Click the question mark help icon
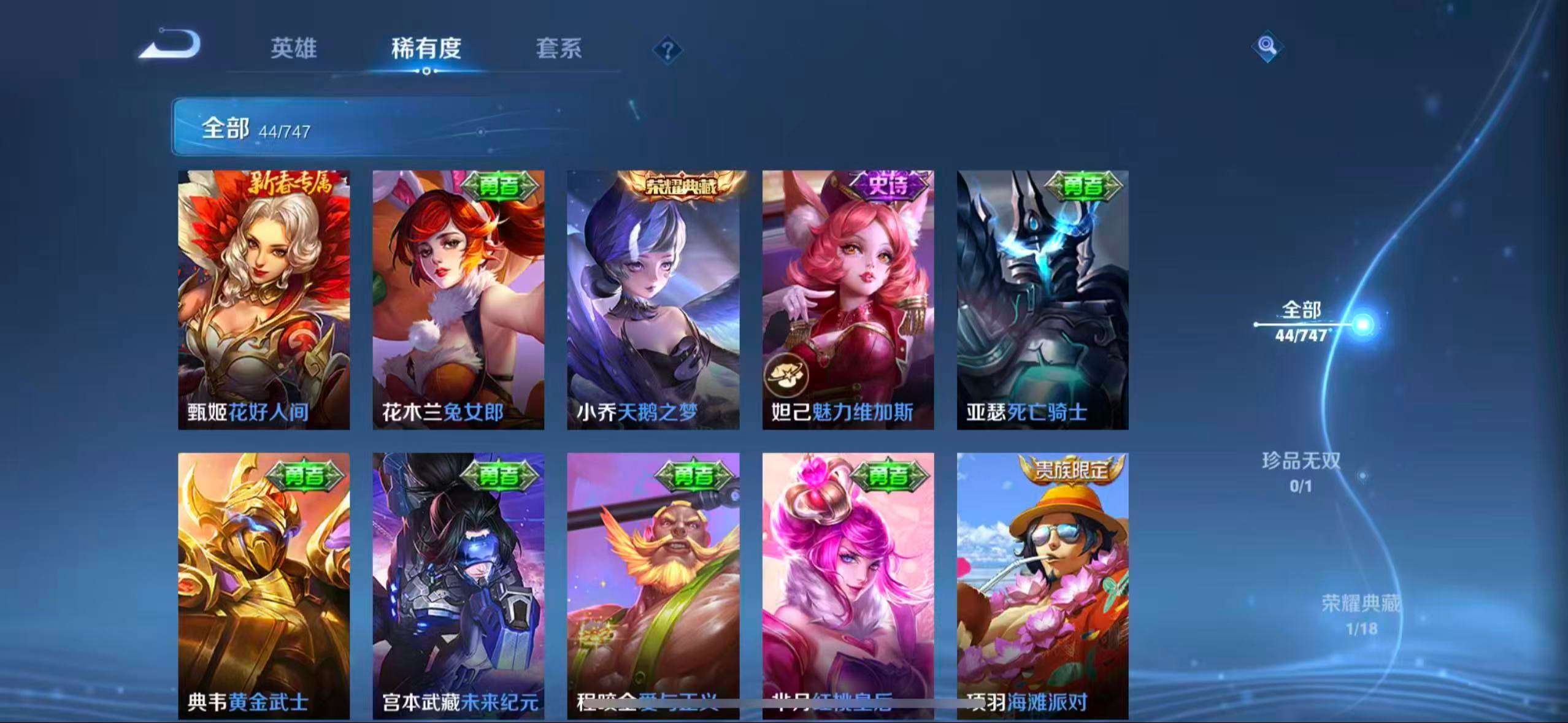The height and width of the screenshot is (723, 1568). tap(667, 48)
